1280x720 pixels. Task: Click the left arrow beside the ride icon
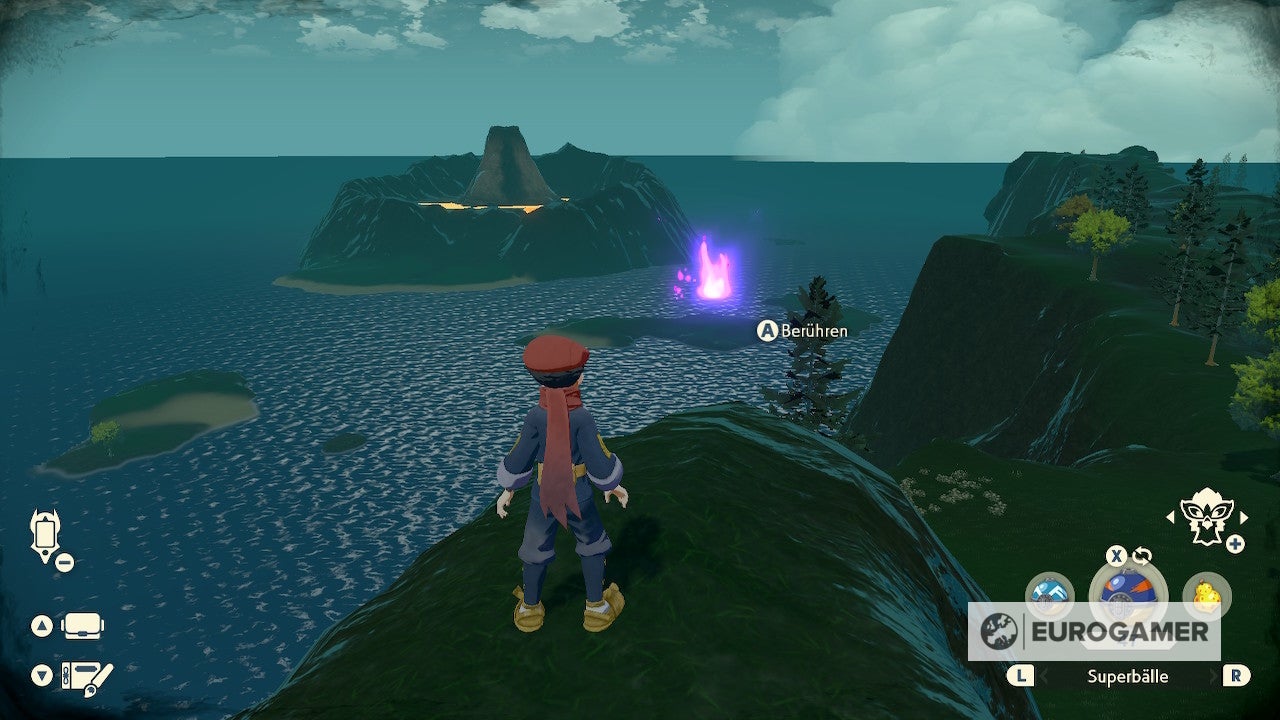tap(1169, 517)
